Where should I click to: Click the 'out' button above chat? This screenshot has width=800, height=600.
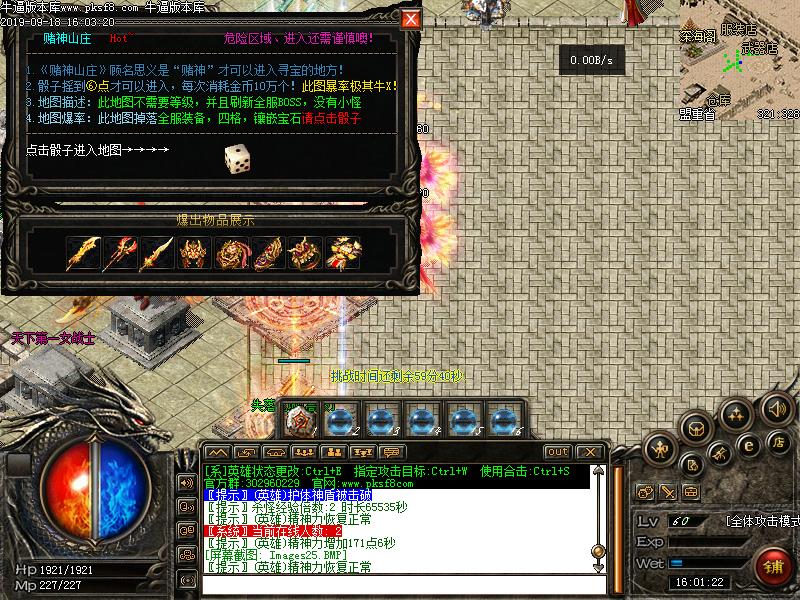[558, 452]
